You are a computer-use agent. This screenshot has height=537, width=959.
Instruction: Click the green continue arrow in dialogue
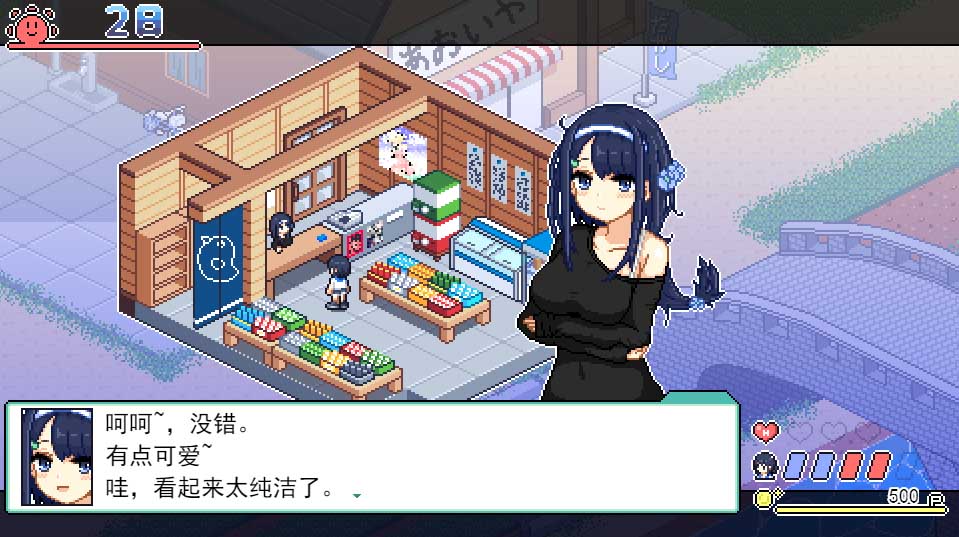(357, 495)
